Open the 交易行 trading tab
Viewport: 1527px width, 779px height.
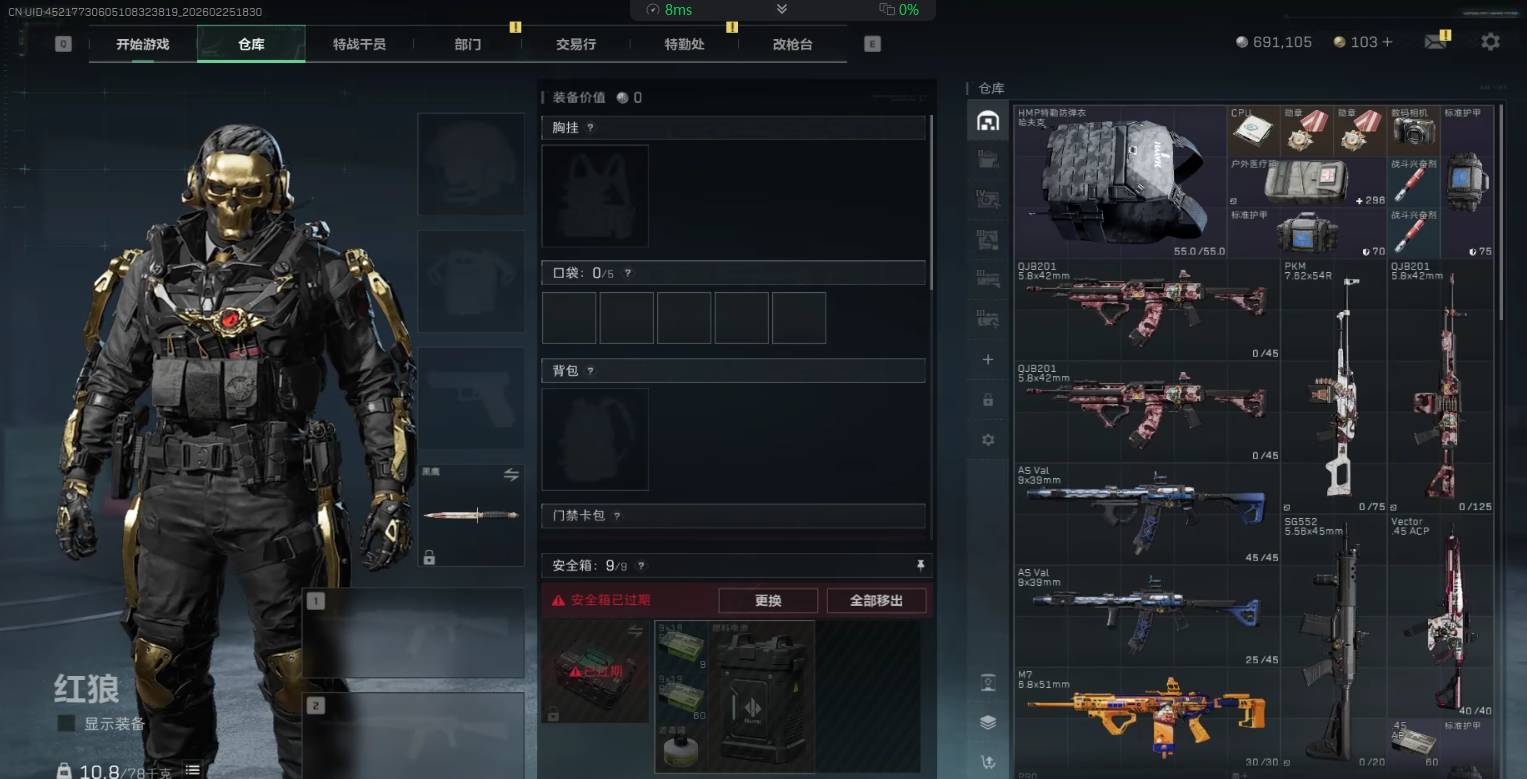pos(576,44)
